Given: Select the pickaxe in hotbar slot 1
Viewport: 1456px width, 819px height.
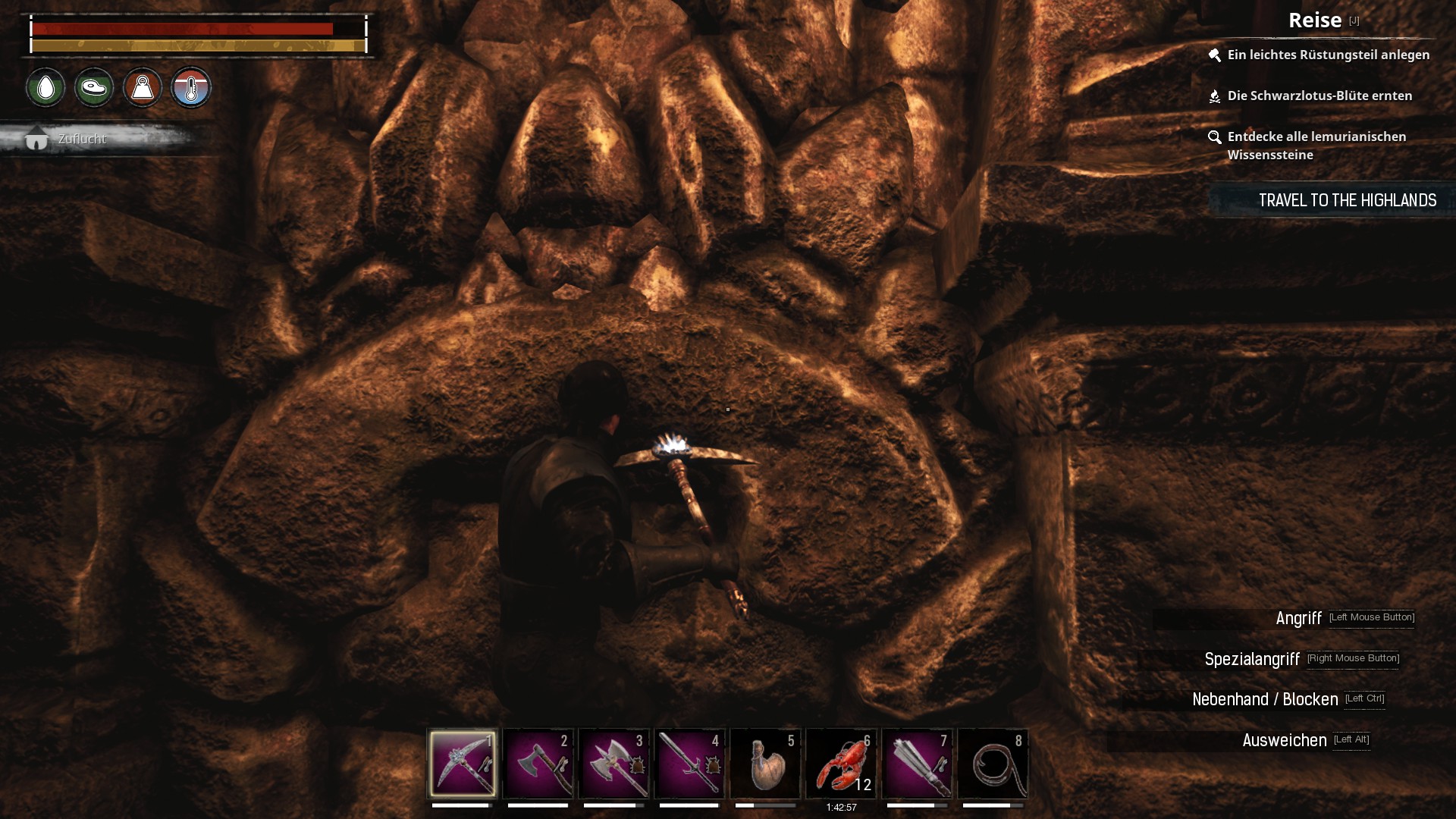Looking at the screenshot, I should point(463,763).
